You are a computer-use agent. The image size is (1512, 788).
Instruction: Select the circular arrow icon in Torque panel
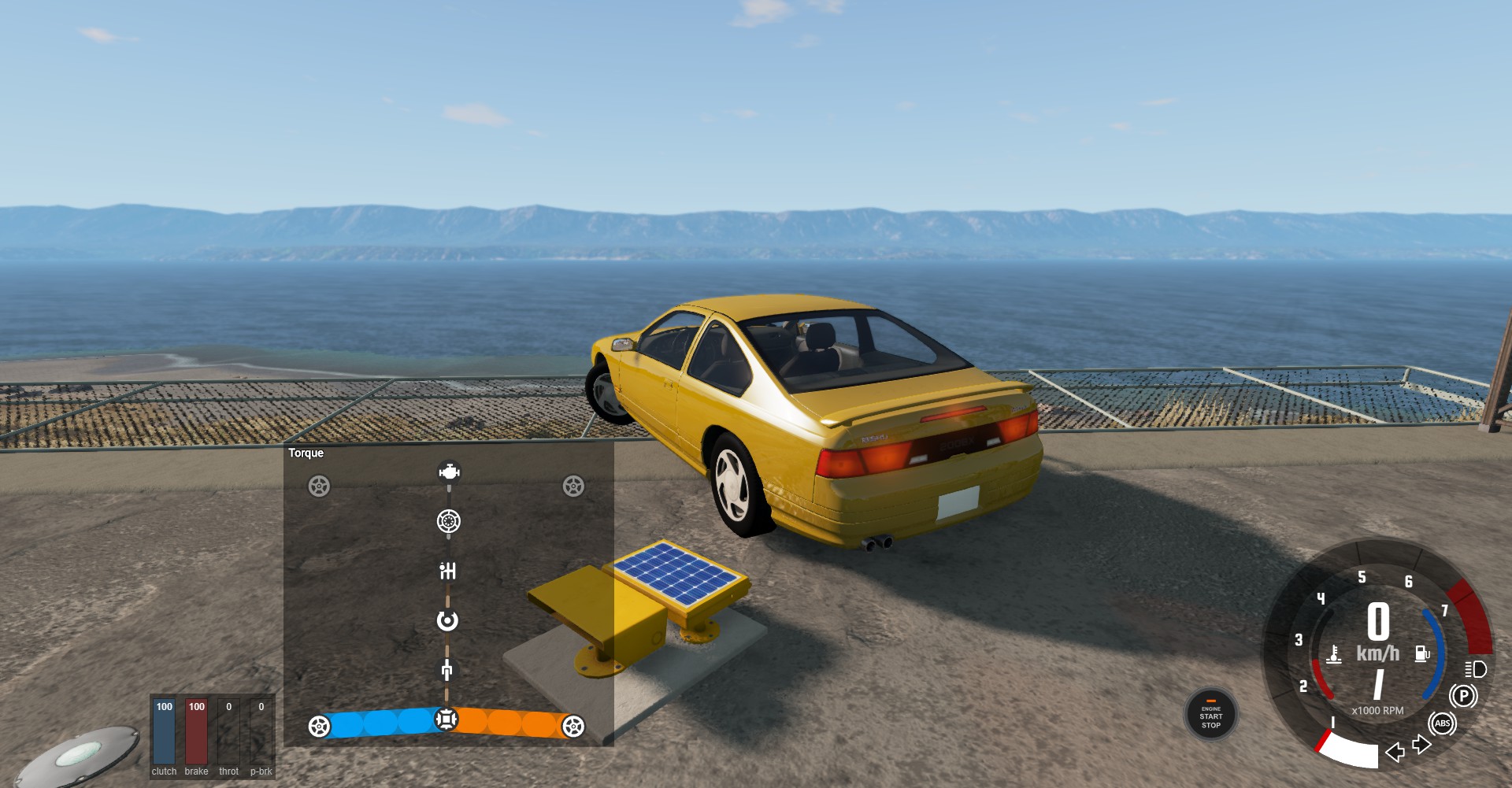(447, 621)
